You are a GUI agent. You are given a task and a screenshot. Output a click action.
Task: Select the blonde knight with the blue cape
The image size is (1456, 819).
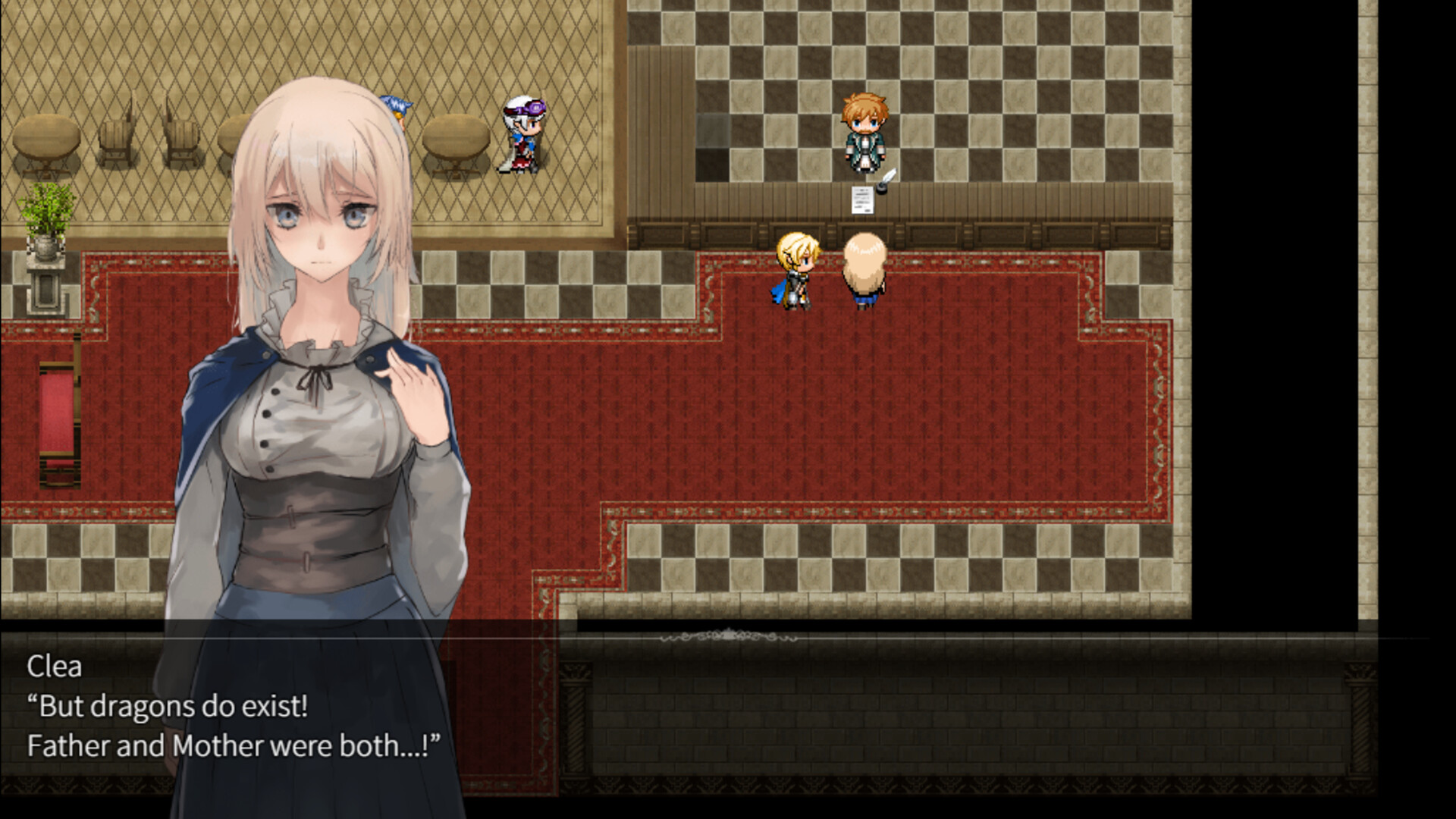(795, 269)
